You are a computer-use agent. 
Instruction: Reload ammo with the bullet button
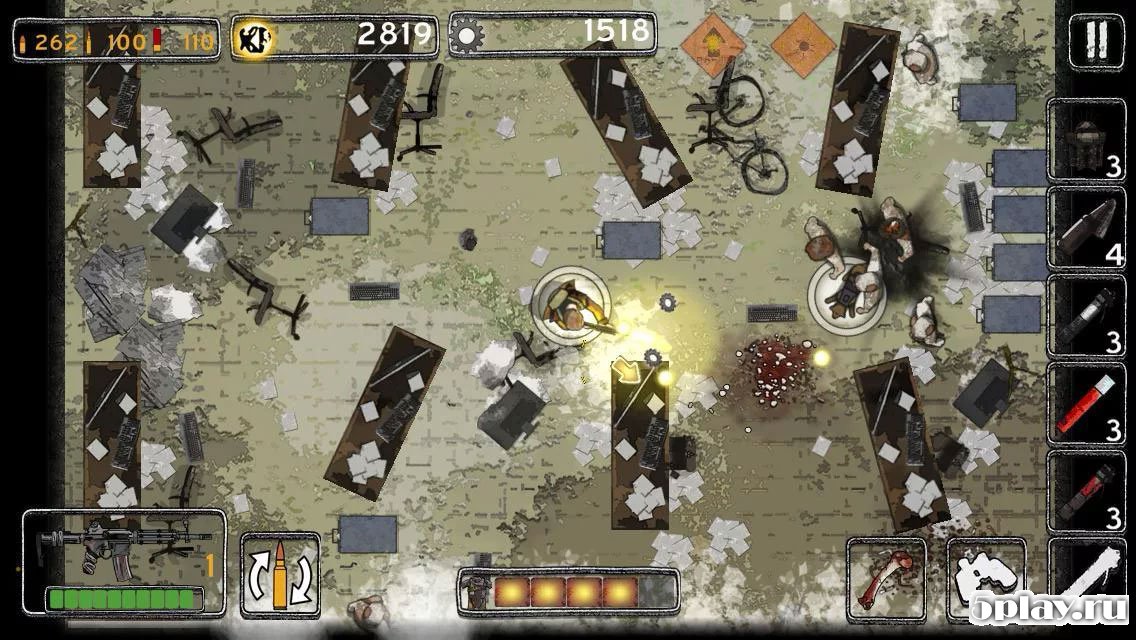click(280, 575)
